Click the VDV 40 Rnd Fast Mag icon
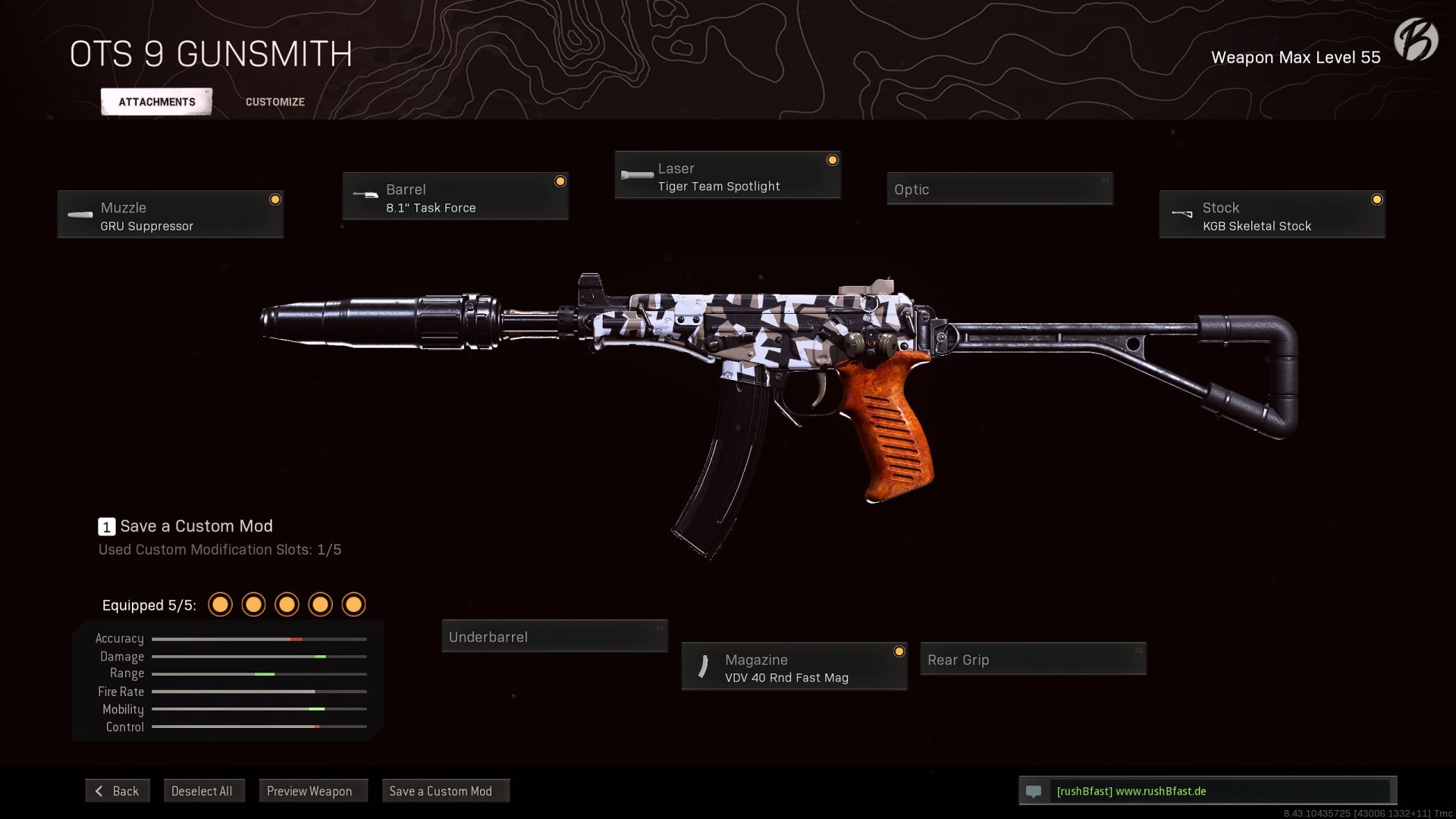This screenshot has height=819, width=1456. pos(704,667)
